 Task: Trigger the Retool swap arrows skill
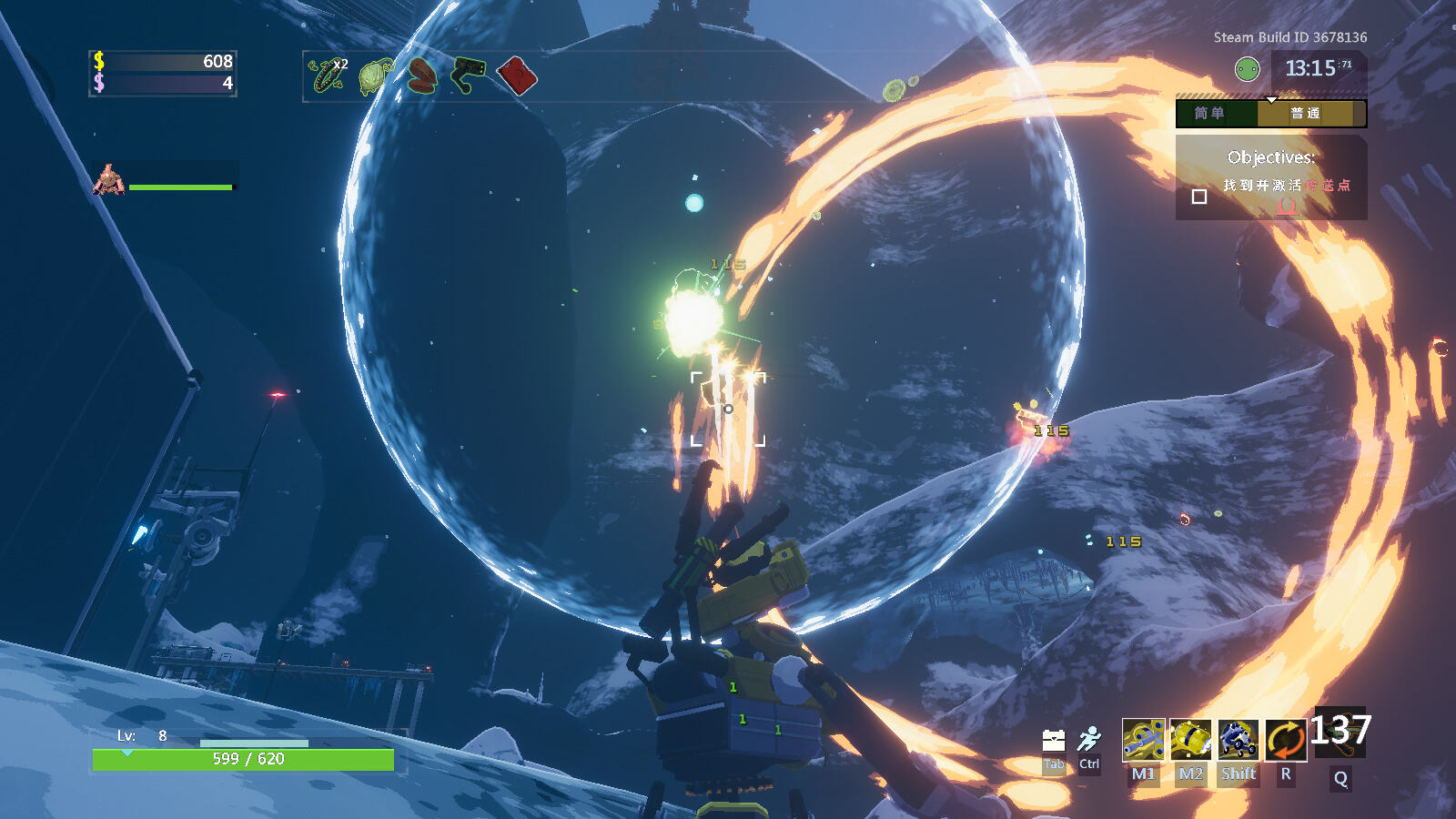[x=1285, y=740]
